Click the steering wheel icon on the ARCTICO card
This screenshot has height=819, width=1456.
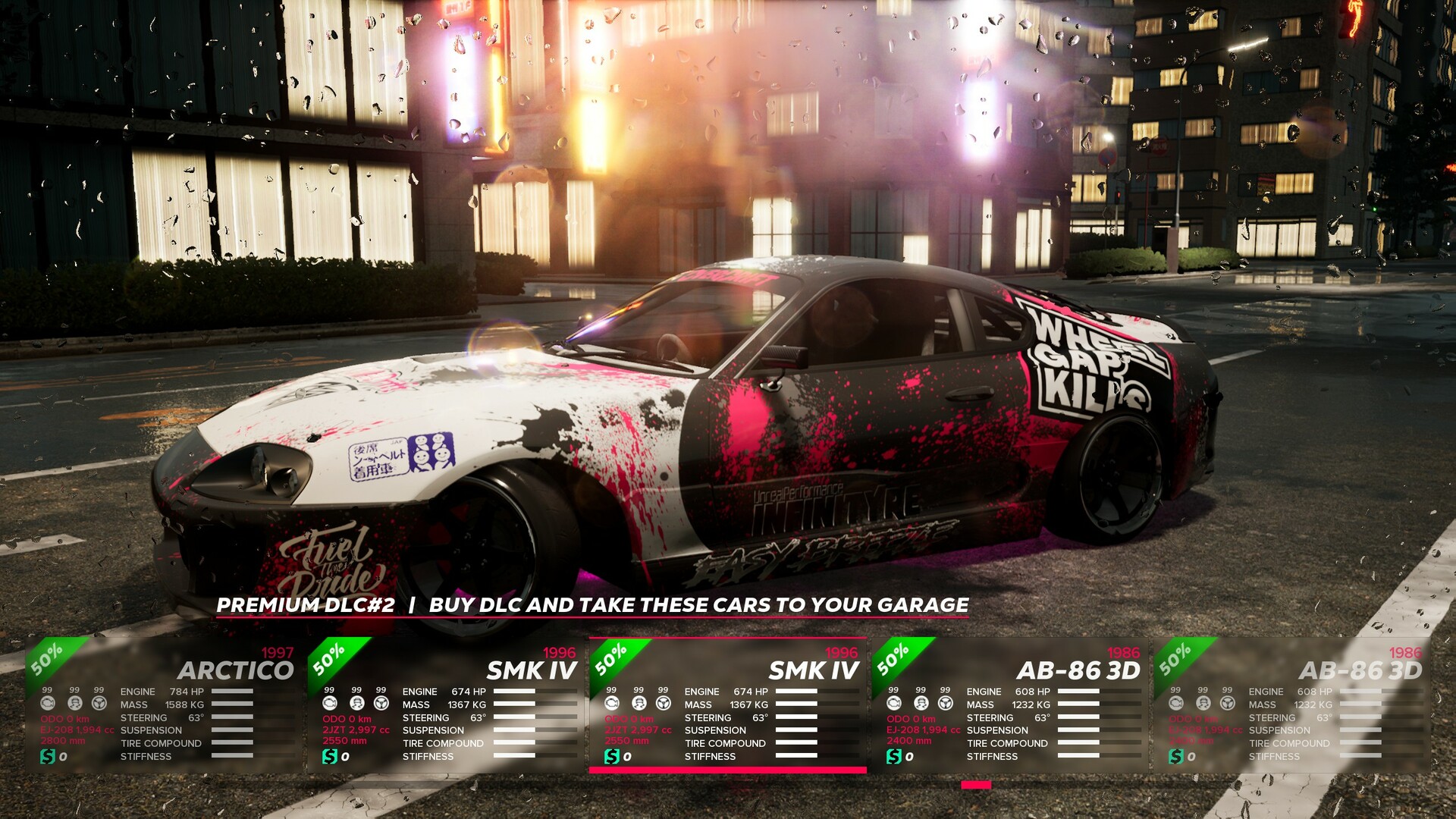point(99,703)
